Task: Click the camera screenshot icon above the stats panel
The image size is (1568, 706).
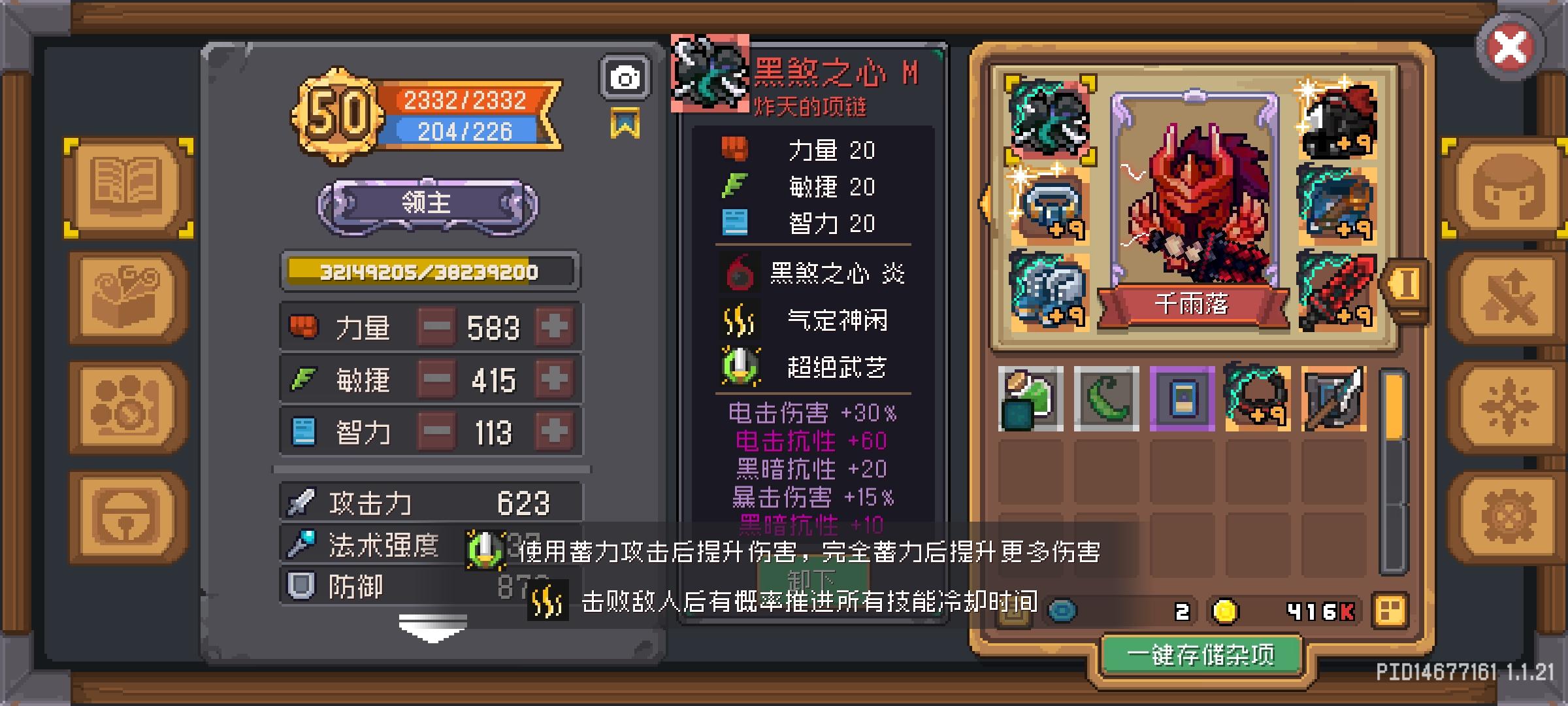Action: pyautogui.click(x=625, y=76)
